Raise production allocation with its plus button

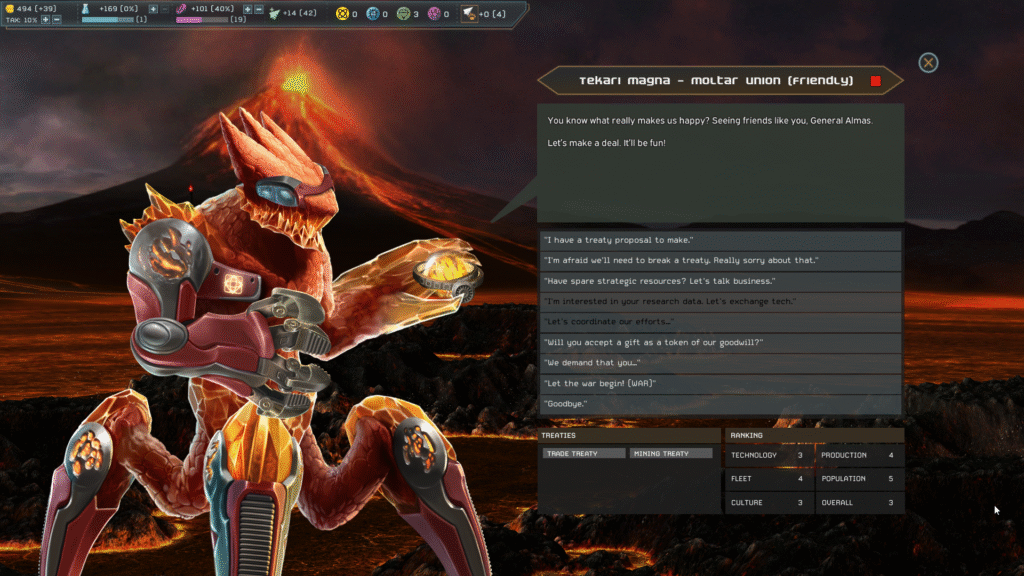pos(247,9)
